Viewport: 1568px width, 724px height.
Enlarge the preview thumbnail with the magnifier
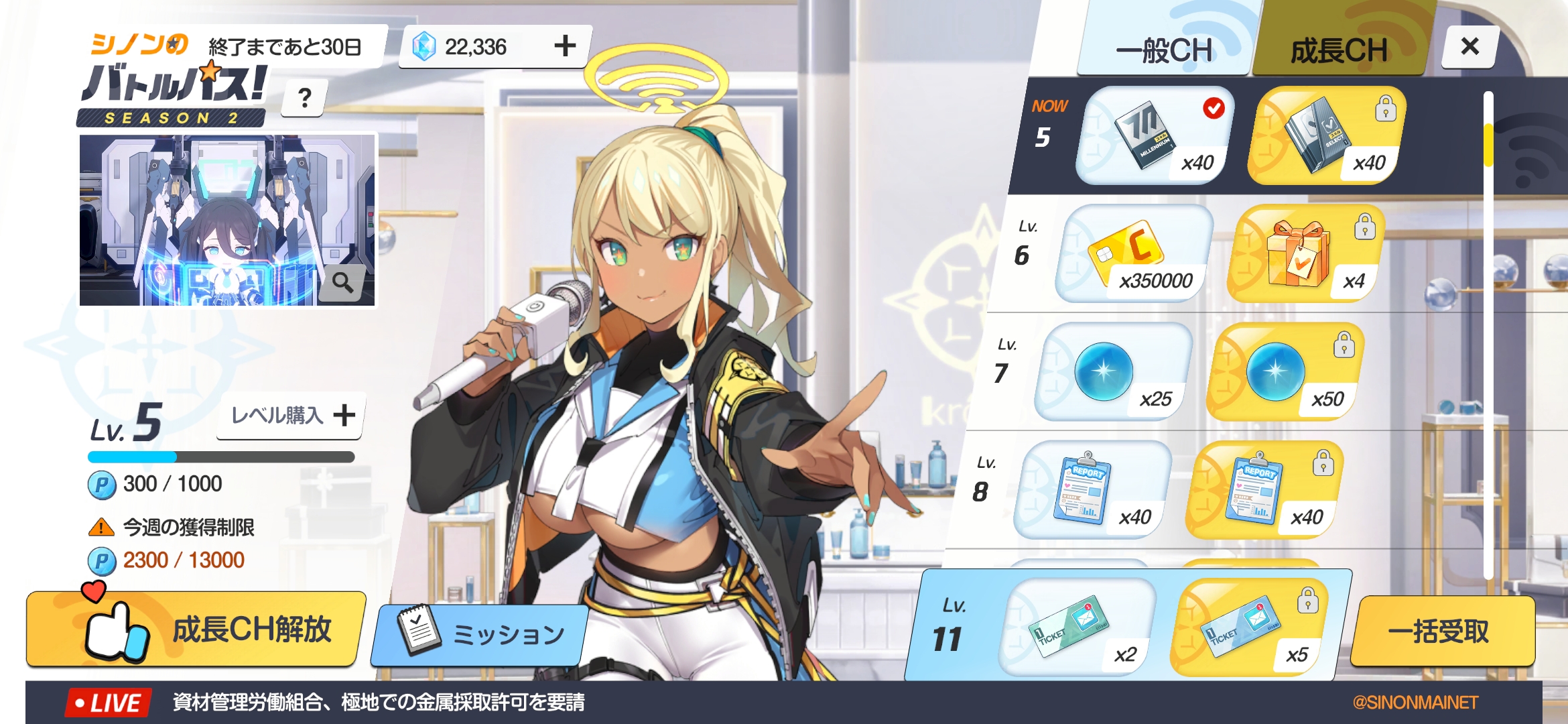[343, 283]
